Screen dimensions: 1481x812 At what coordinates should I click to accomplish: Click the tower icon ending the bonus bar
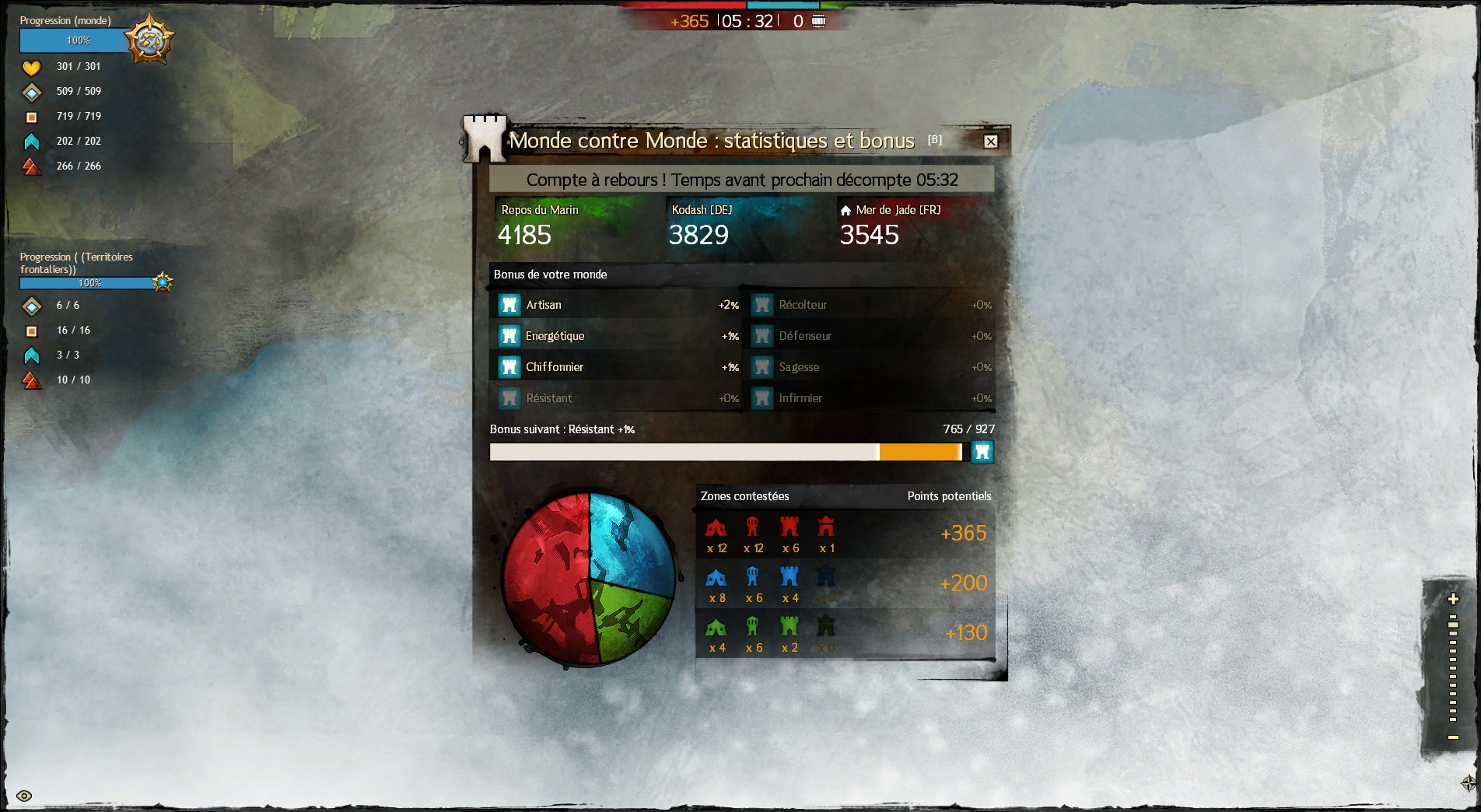[982, 452]
